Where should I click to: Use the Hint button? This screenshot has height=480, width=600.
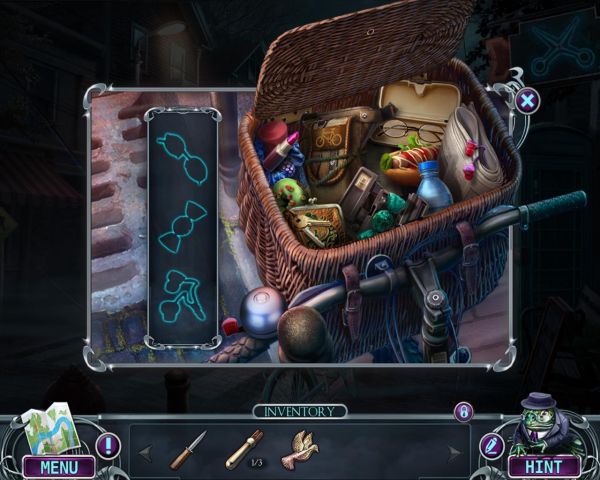pos(544,466)
